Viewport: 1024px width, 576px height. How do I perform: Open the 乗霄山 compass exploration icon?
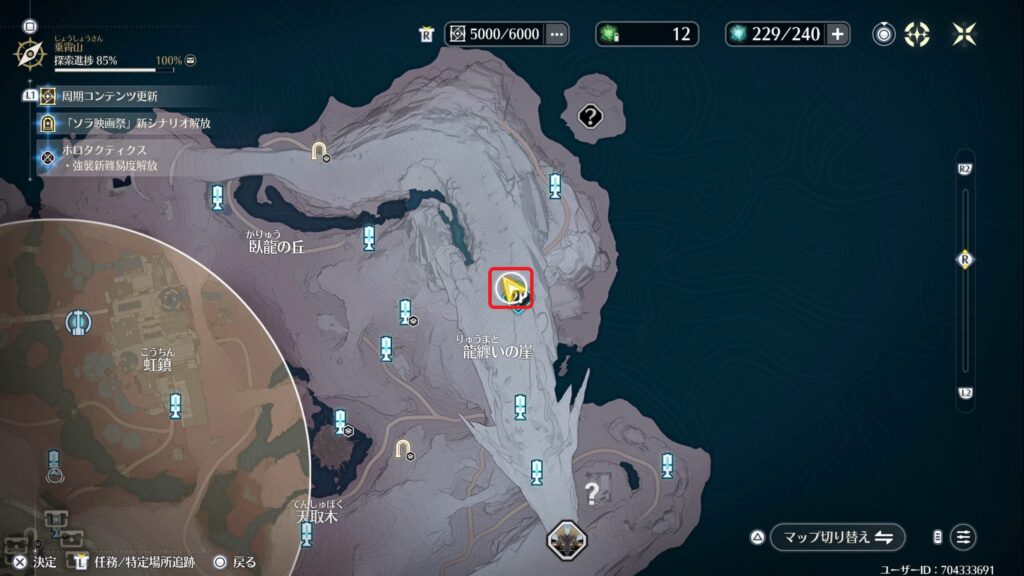pyautogui.click(x=30, y=52)
